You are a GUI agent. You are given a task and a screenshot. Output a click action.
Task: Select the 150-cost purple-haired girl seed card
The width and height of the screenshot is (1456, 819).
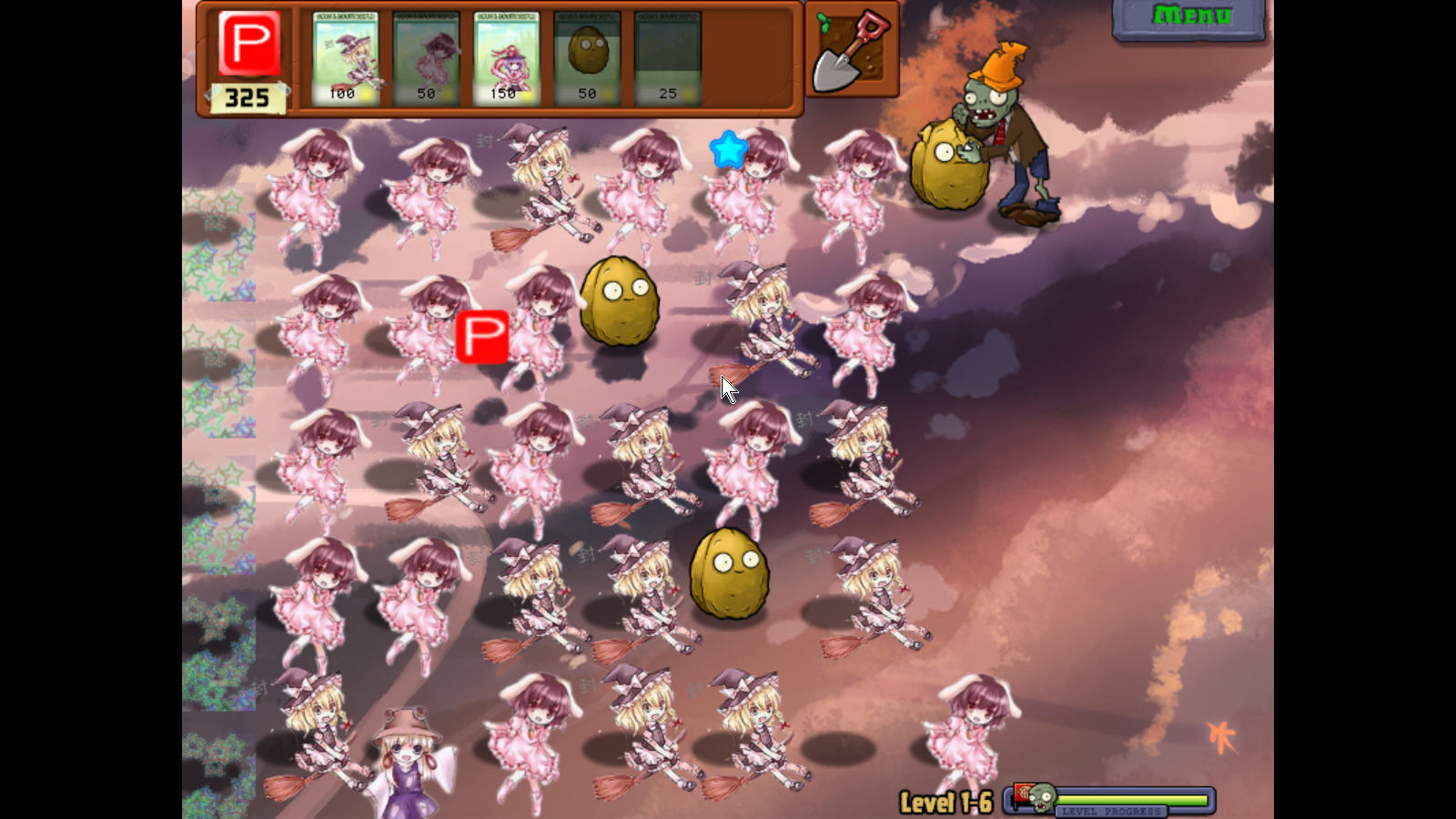tap(506, 58)
